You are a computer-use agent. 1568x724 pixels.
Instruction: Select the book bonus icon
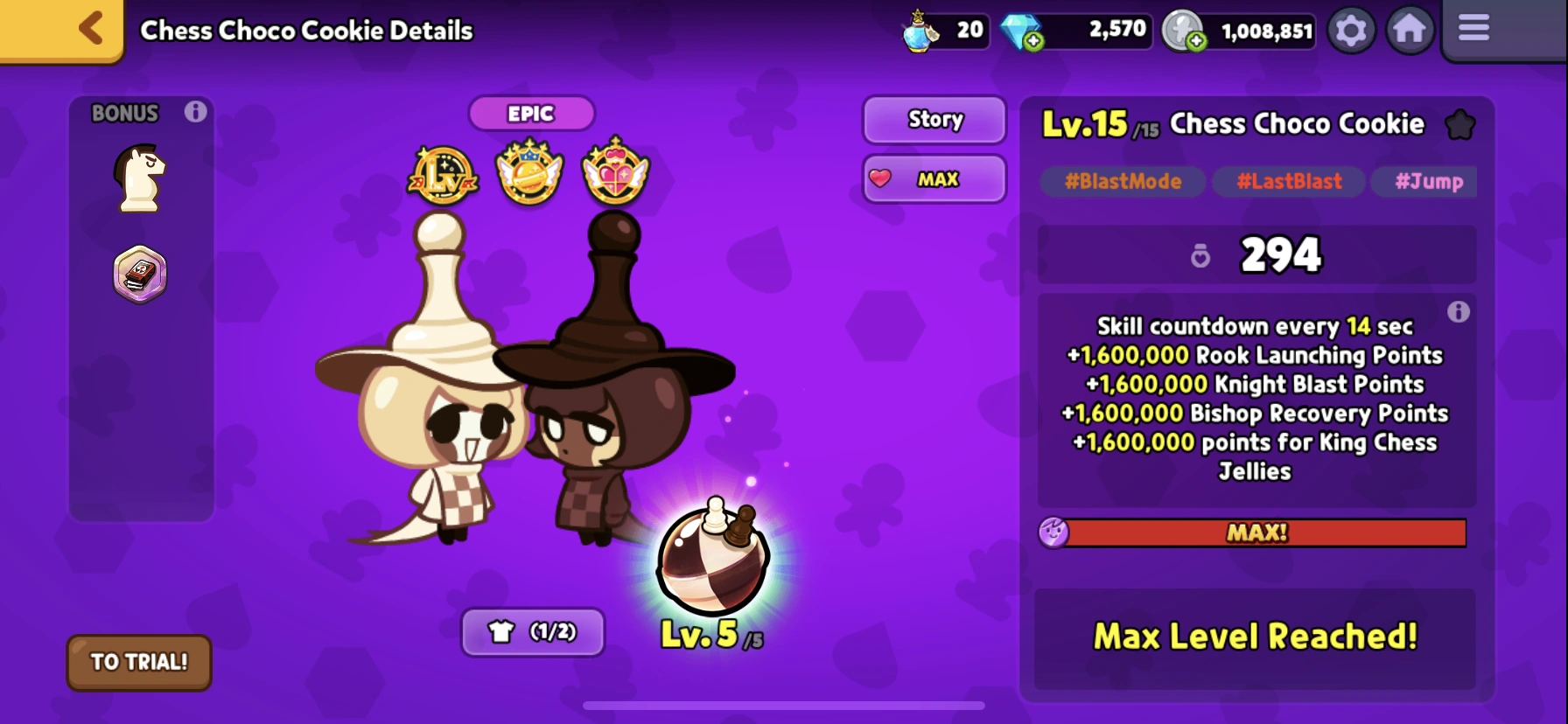[x=138, y=274]
